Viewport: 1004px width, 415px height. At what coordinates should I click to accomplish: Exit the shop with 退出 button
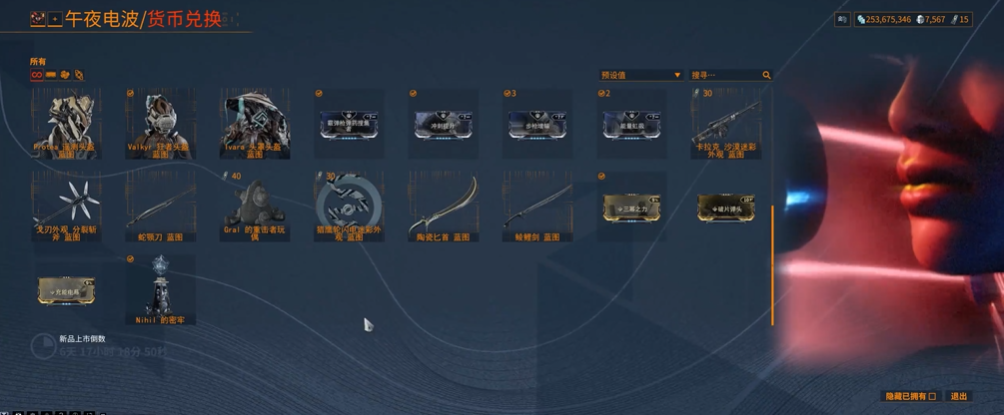959,396
